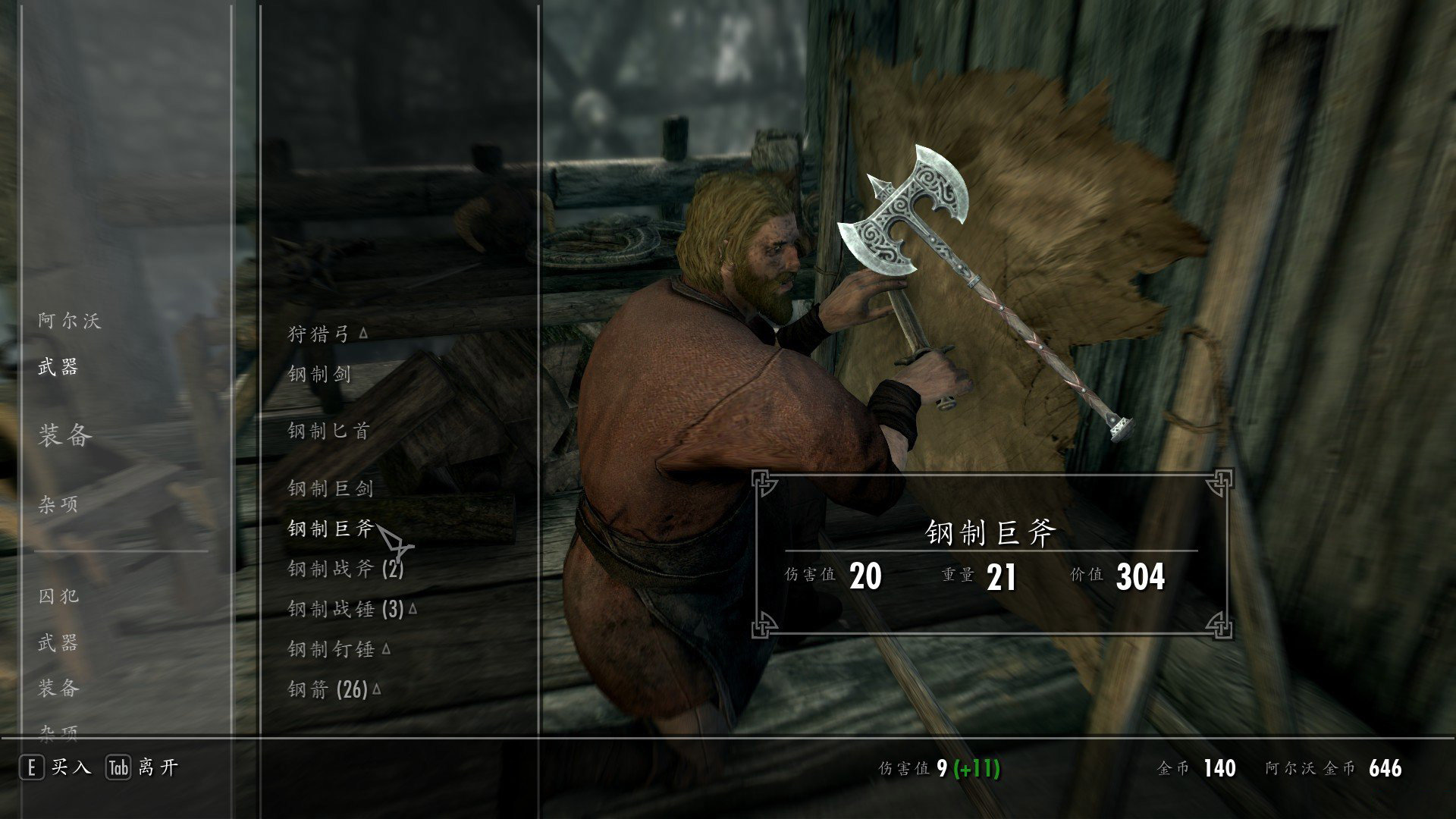Switch to 阿尔沃's 装备 apparel category
The width and height of the screenshot is (1456, 819).
65,435
